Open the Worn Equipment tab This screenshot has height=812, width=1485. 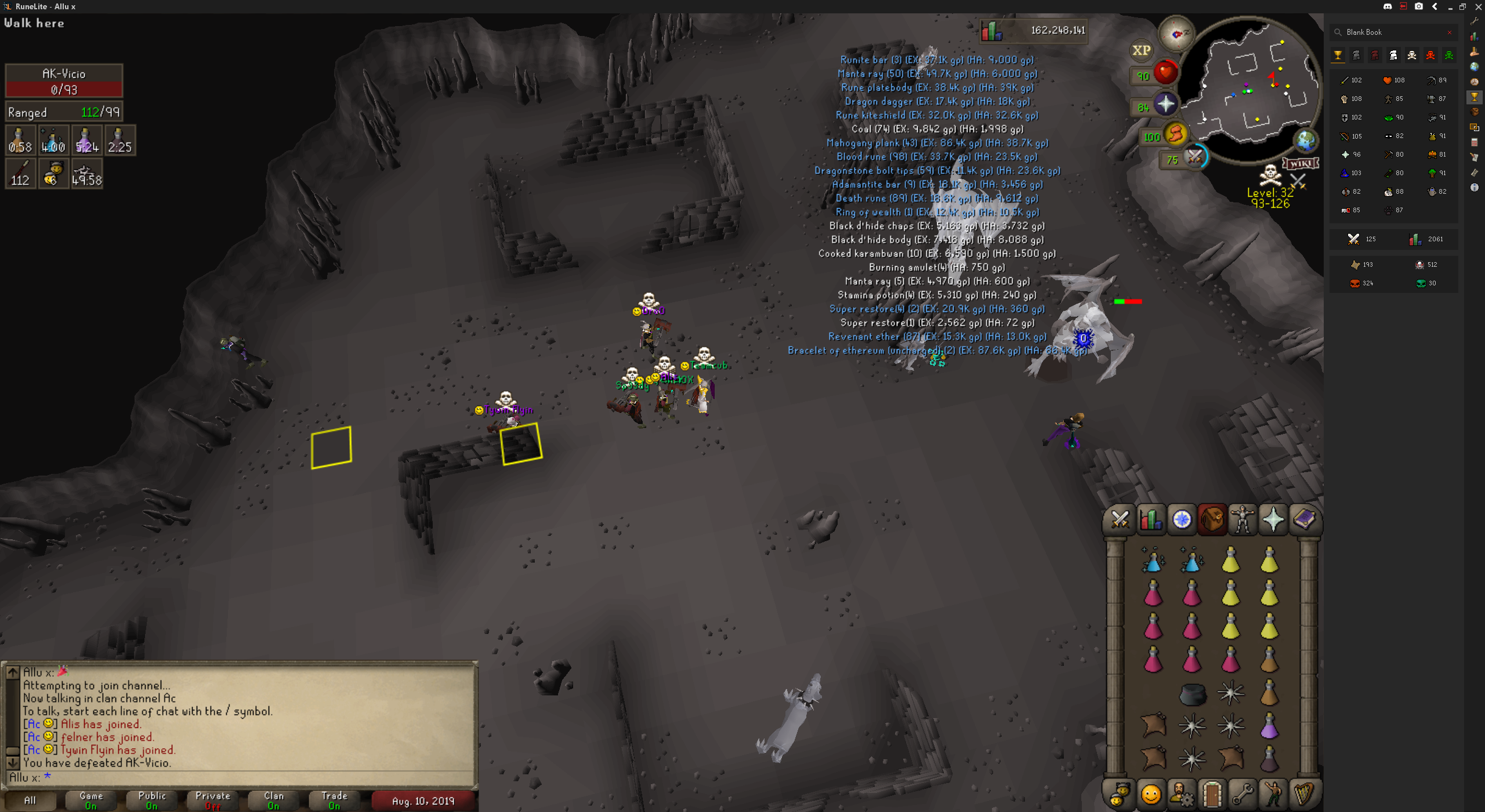1243,519
